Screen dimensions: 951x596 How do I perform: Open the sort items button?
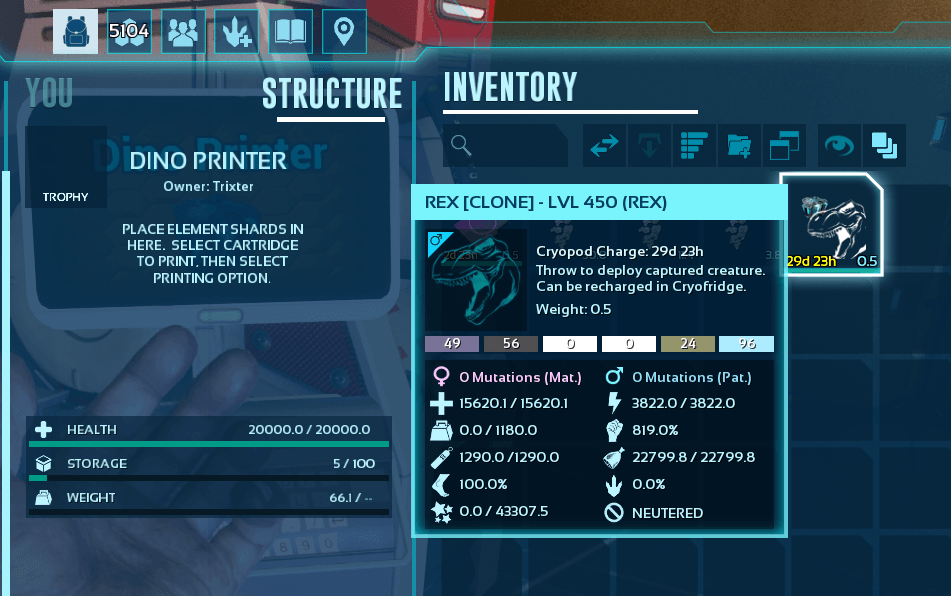coord(694,146)
